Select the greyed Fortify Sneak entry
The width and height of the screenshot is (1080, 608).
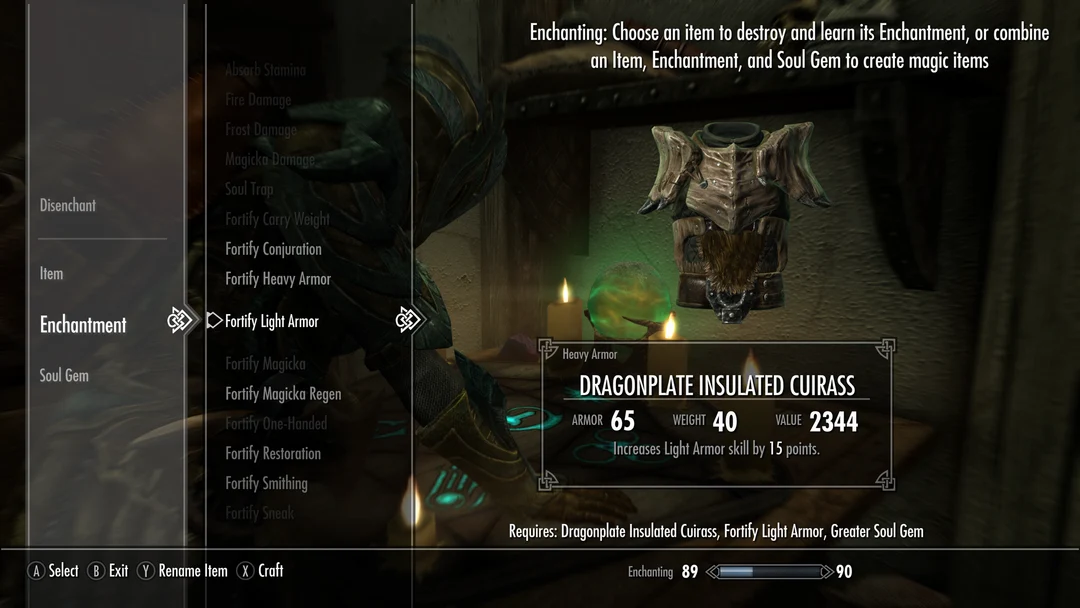pos(259,513)
